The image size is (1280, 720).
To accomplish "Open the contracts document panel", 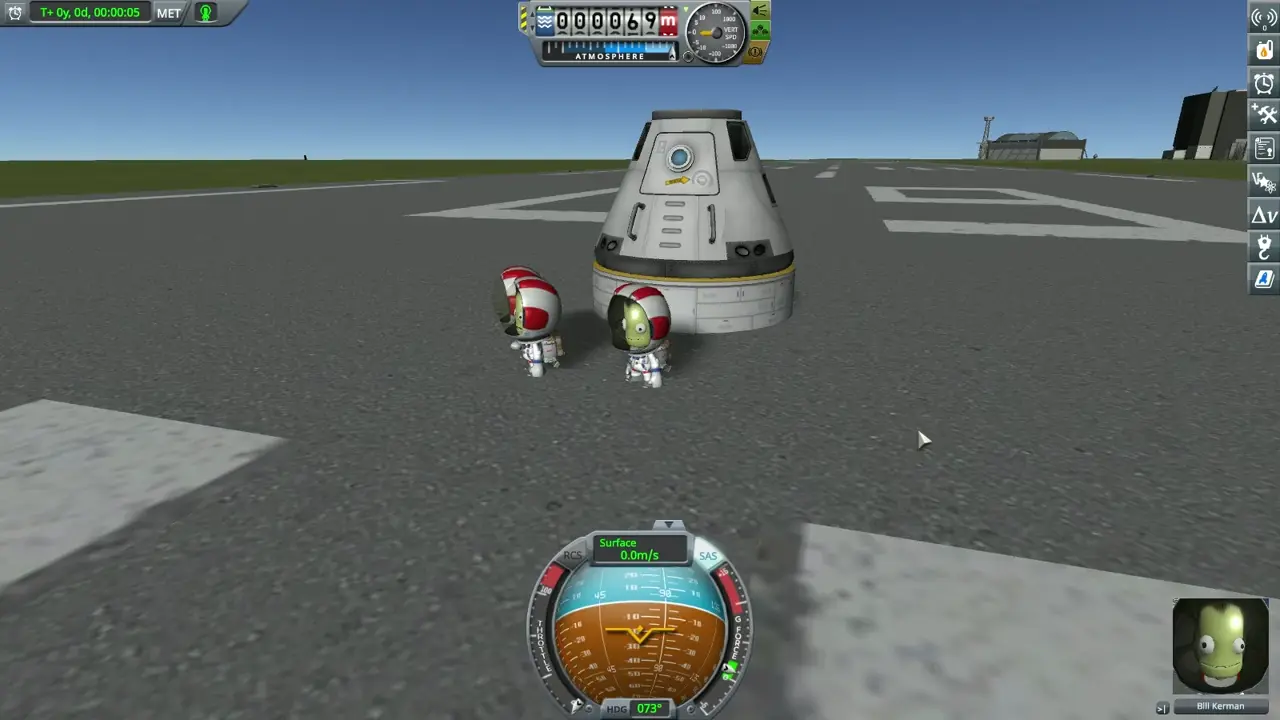I will pos(1263,148).
